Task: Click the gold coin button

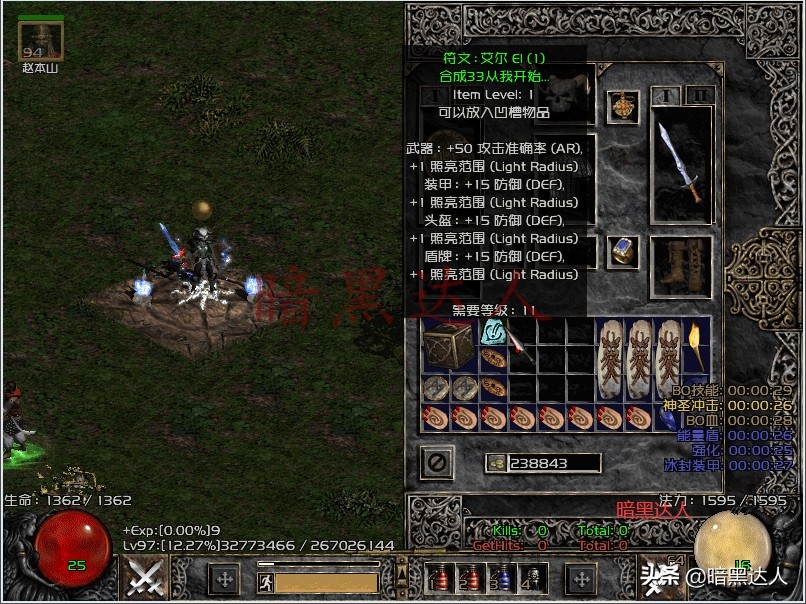Action: click(x=495, y=463)
